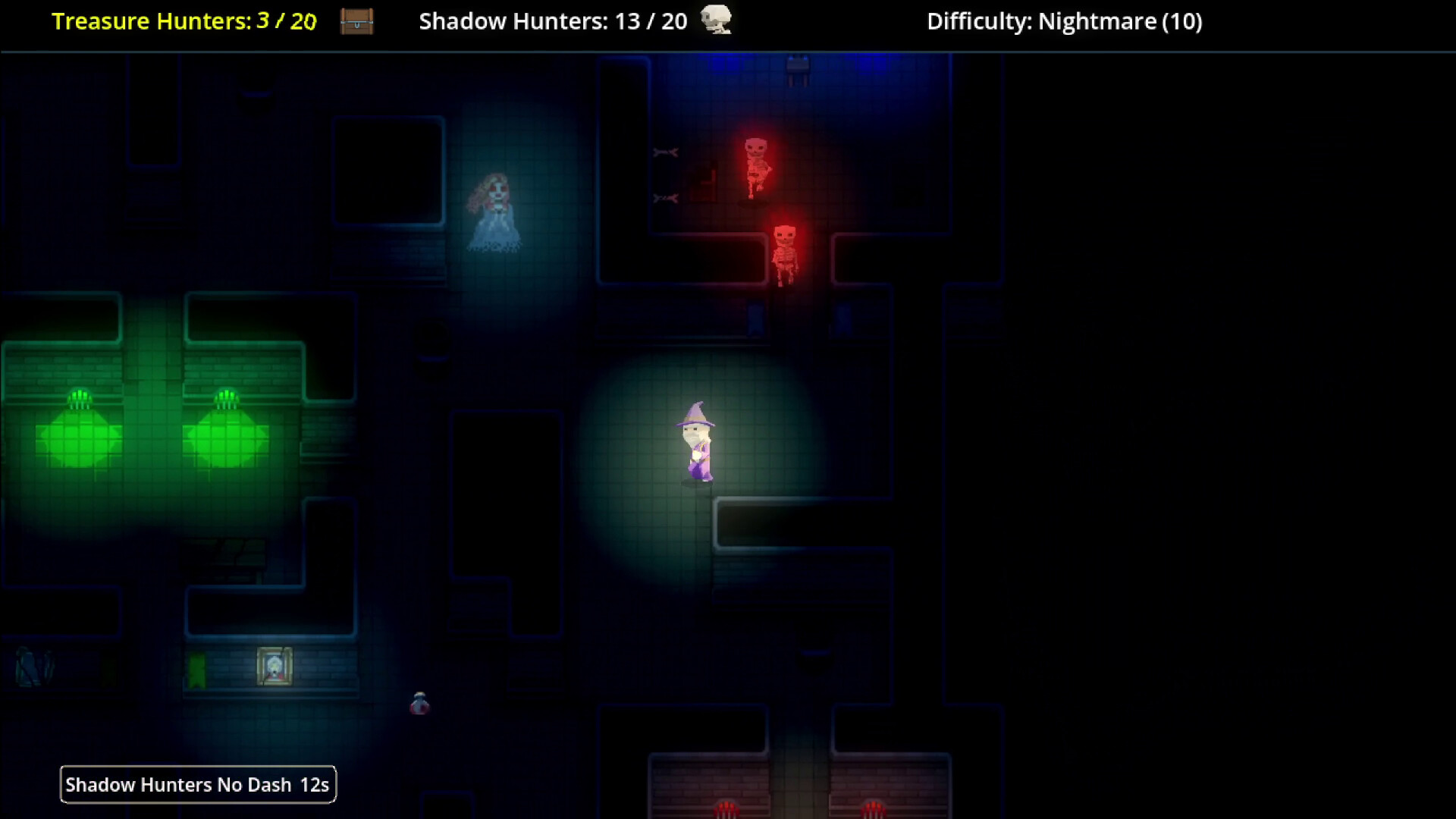Click the Treasure Hunters 3/20 score text
1456x819 pixels.
pos(285,20)
